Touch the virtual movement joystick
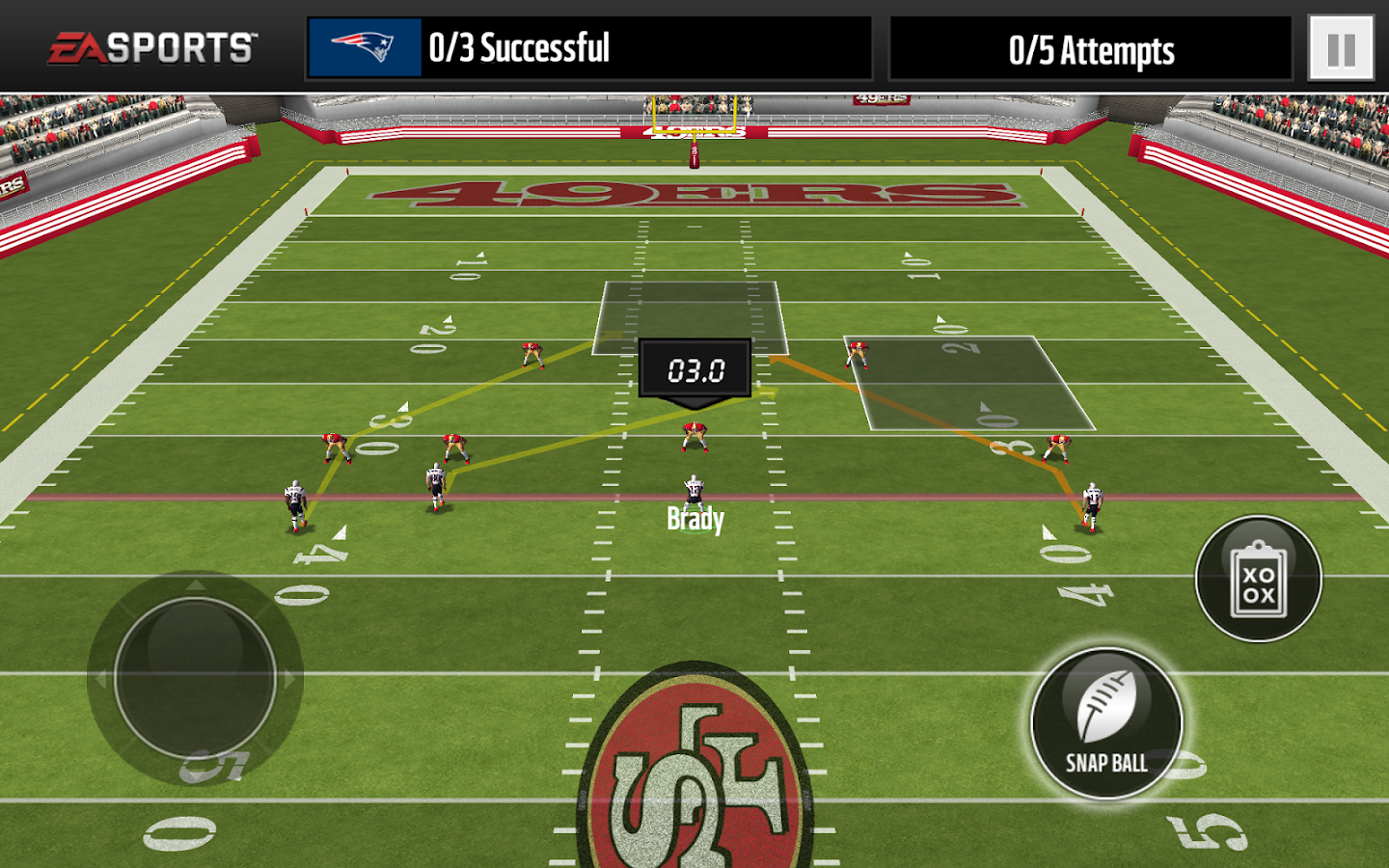 (195, 678)
